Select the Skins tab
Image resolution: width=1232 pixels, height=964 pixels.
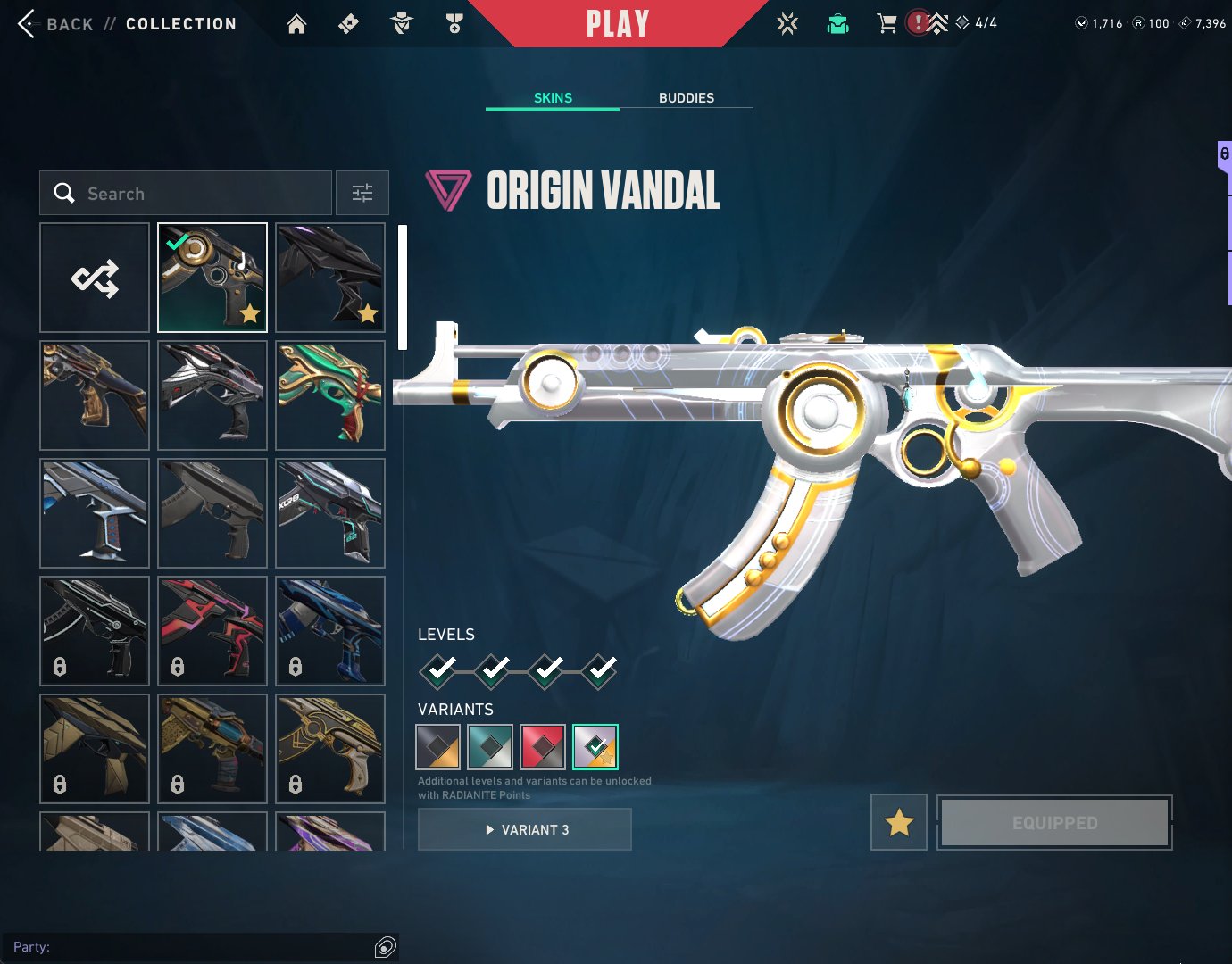pyautogui.click(x=553, y=98)
